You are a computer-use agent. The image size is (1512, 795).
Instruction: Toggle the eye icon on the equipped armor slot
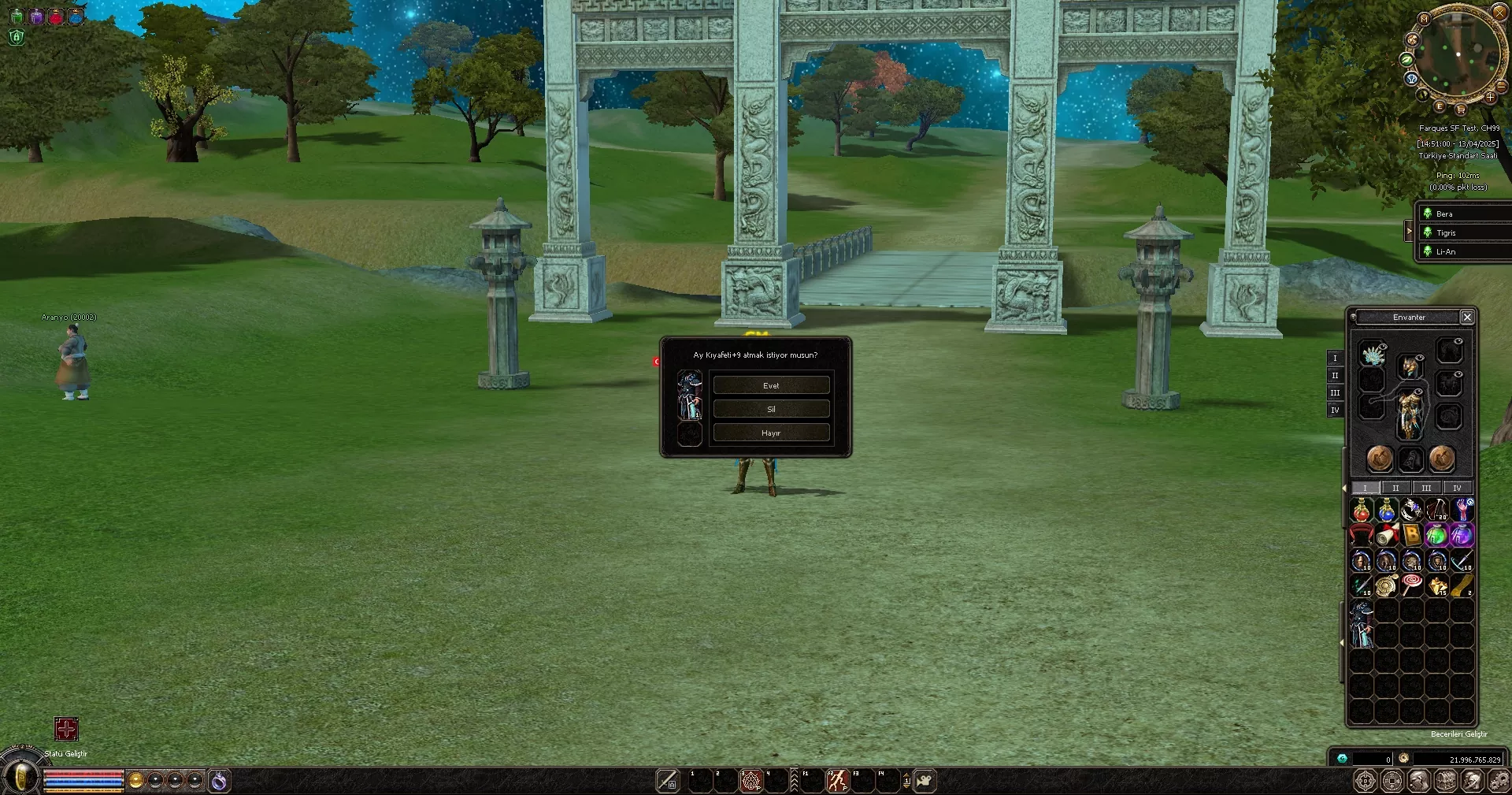1417,391
